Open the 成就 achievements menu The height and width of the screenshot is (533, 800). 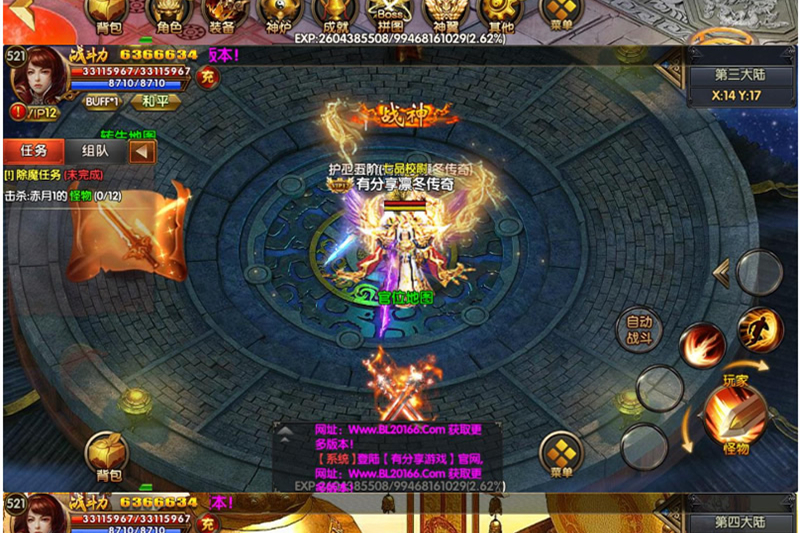pos(329,14)
